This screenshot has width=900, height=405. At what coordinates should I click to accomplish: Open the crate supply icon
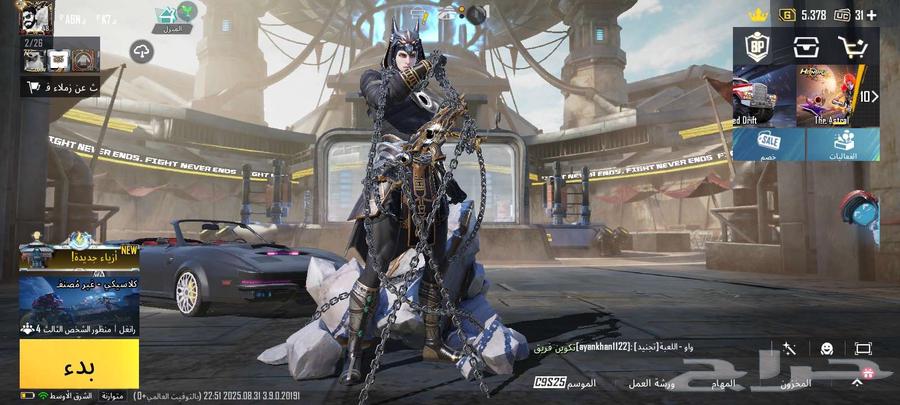click(x=805, y=46)
